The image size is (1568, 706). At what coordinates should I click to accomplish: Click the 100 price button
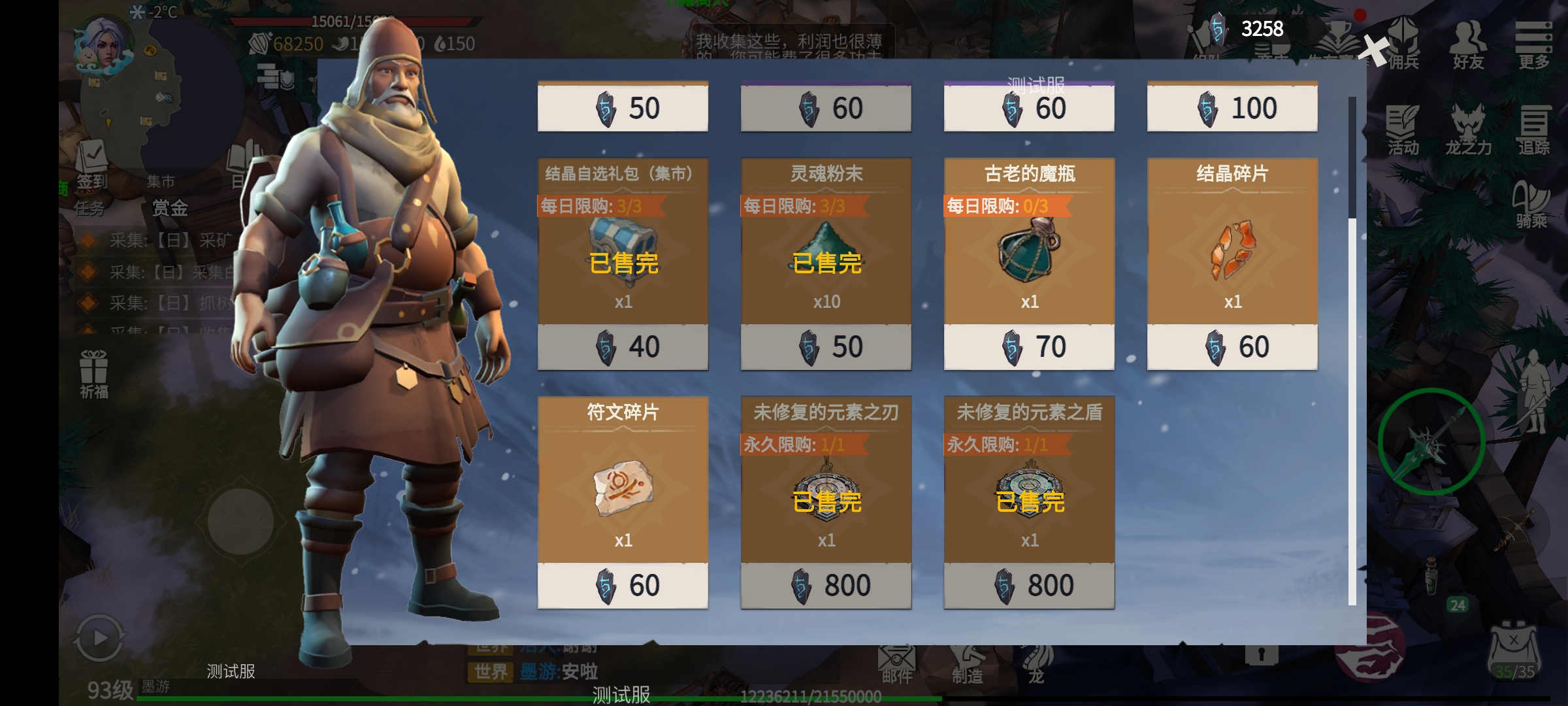click(1232, 108)
